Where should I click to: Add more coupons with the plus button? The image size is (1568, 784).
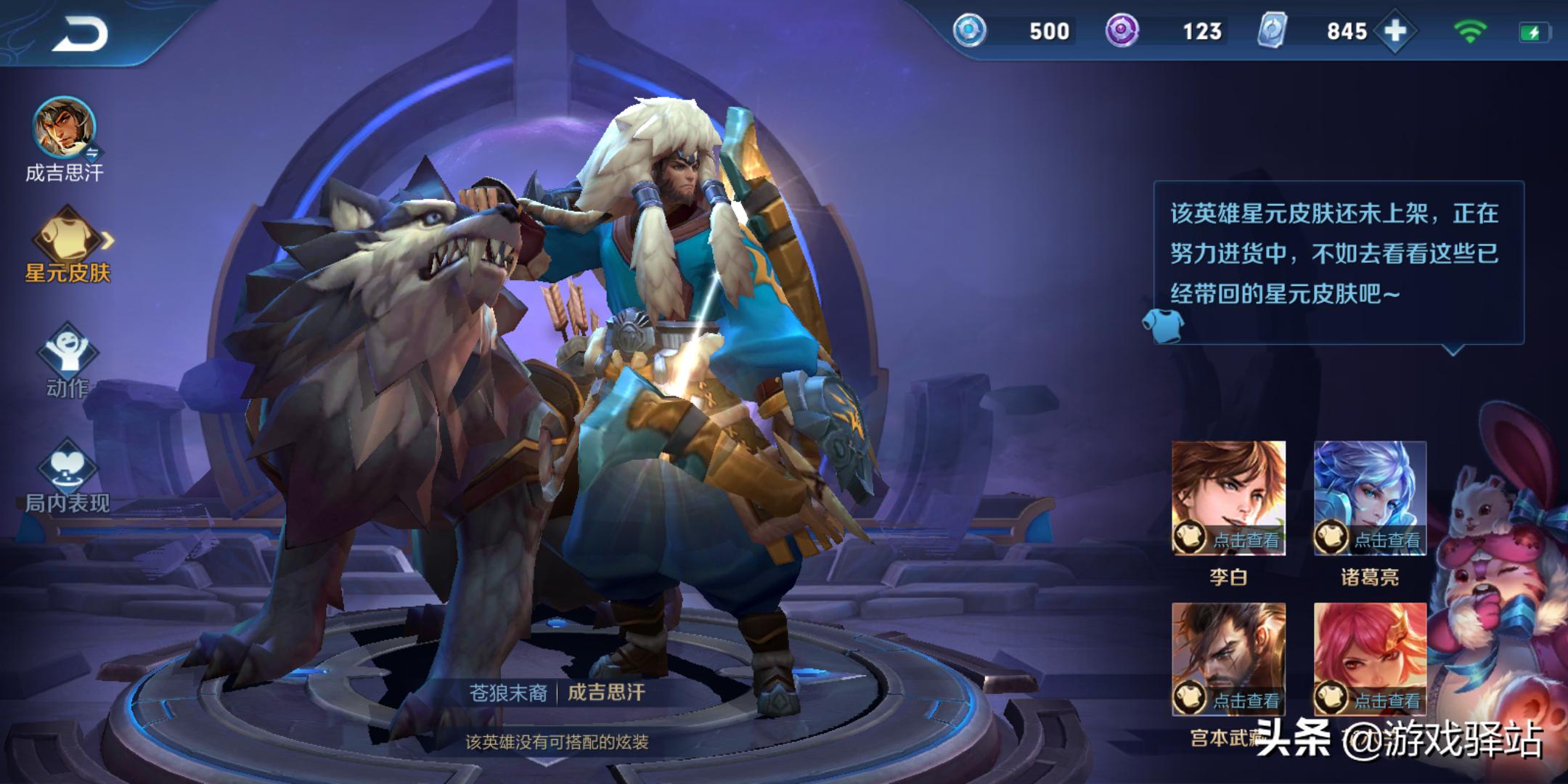[1395, 31]
